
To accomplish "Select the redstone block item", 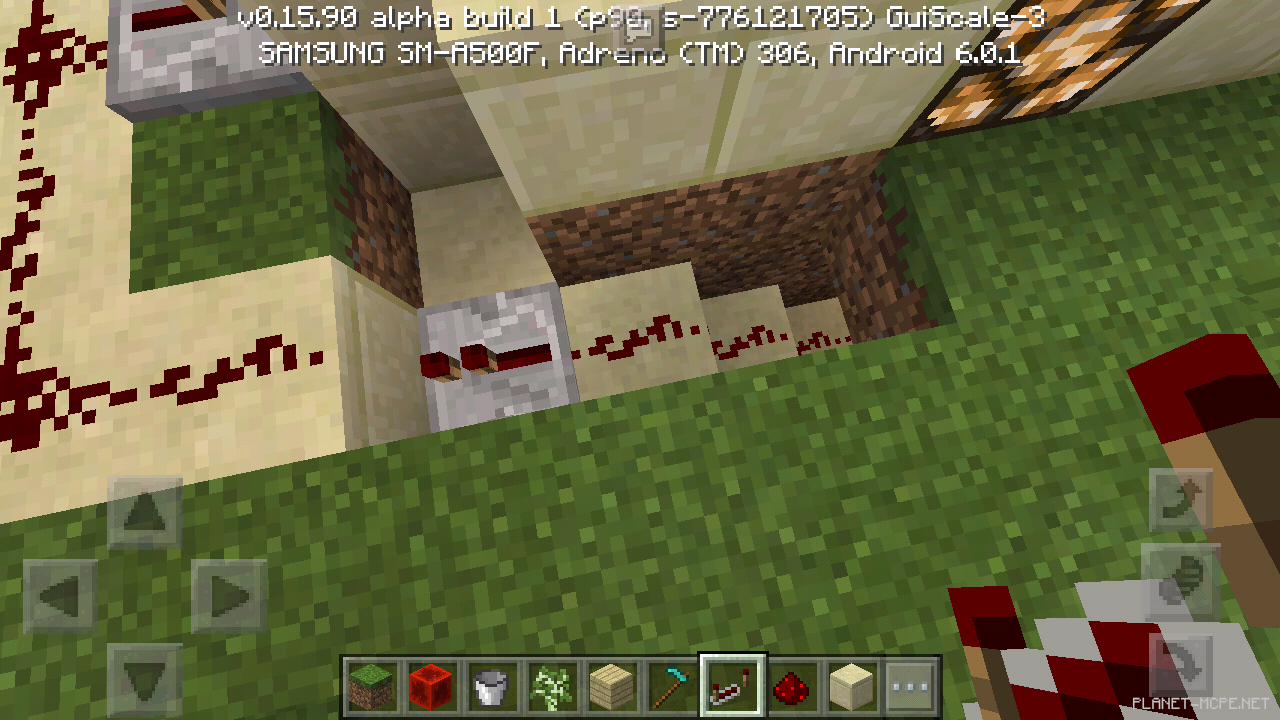I will coord(431,686).
